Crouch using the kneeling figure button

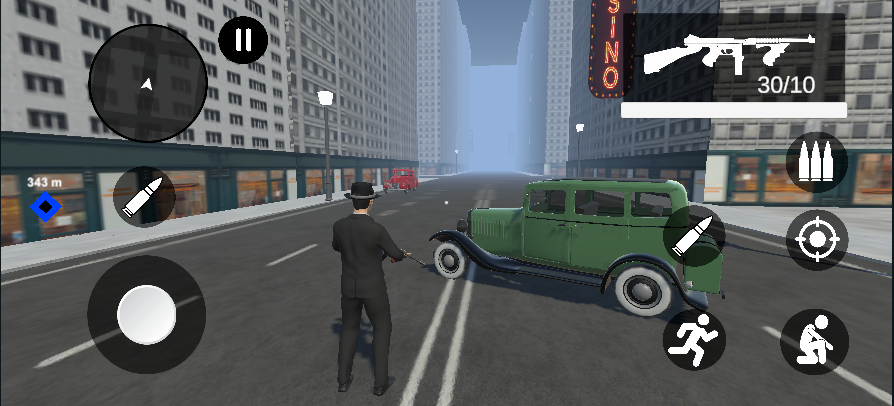tap(814, 341)
